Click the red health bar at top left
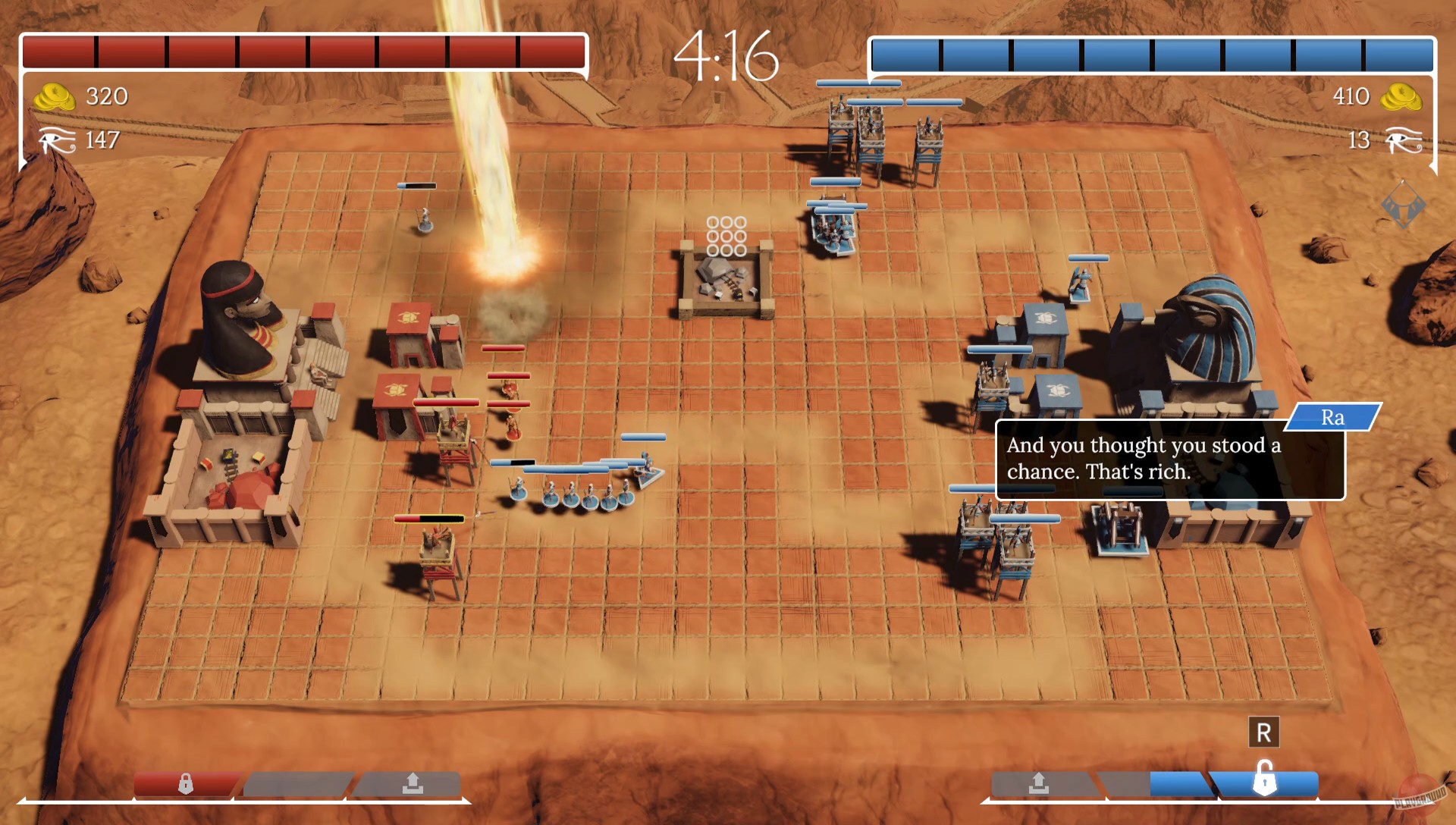The image size is (1456, 825). pos(303,49)
